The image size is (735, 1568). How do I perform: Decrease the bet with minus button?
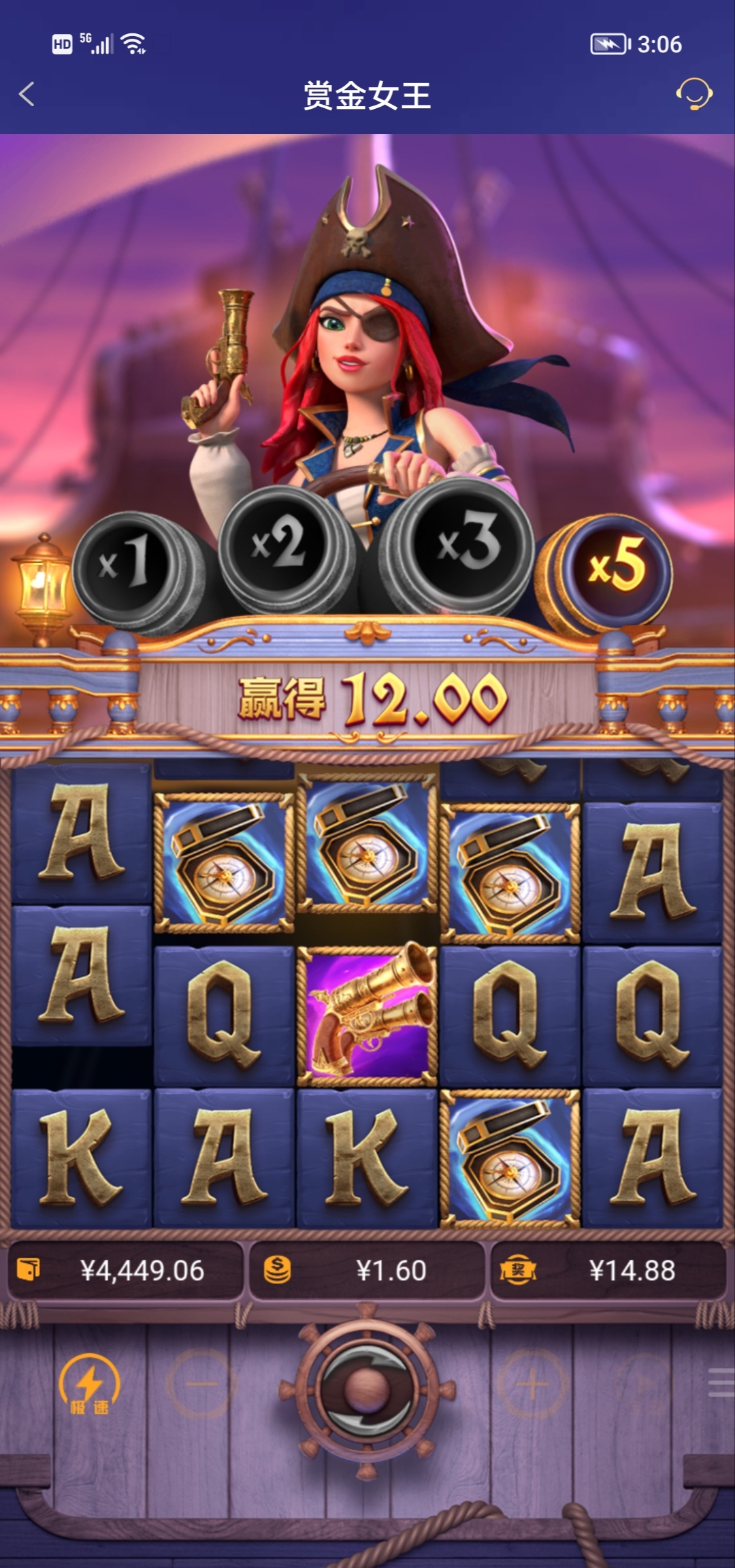[201, 1384]
